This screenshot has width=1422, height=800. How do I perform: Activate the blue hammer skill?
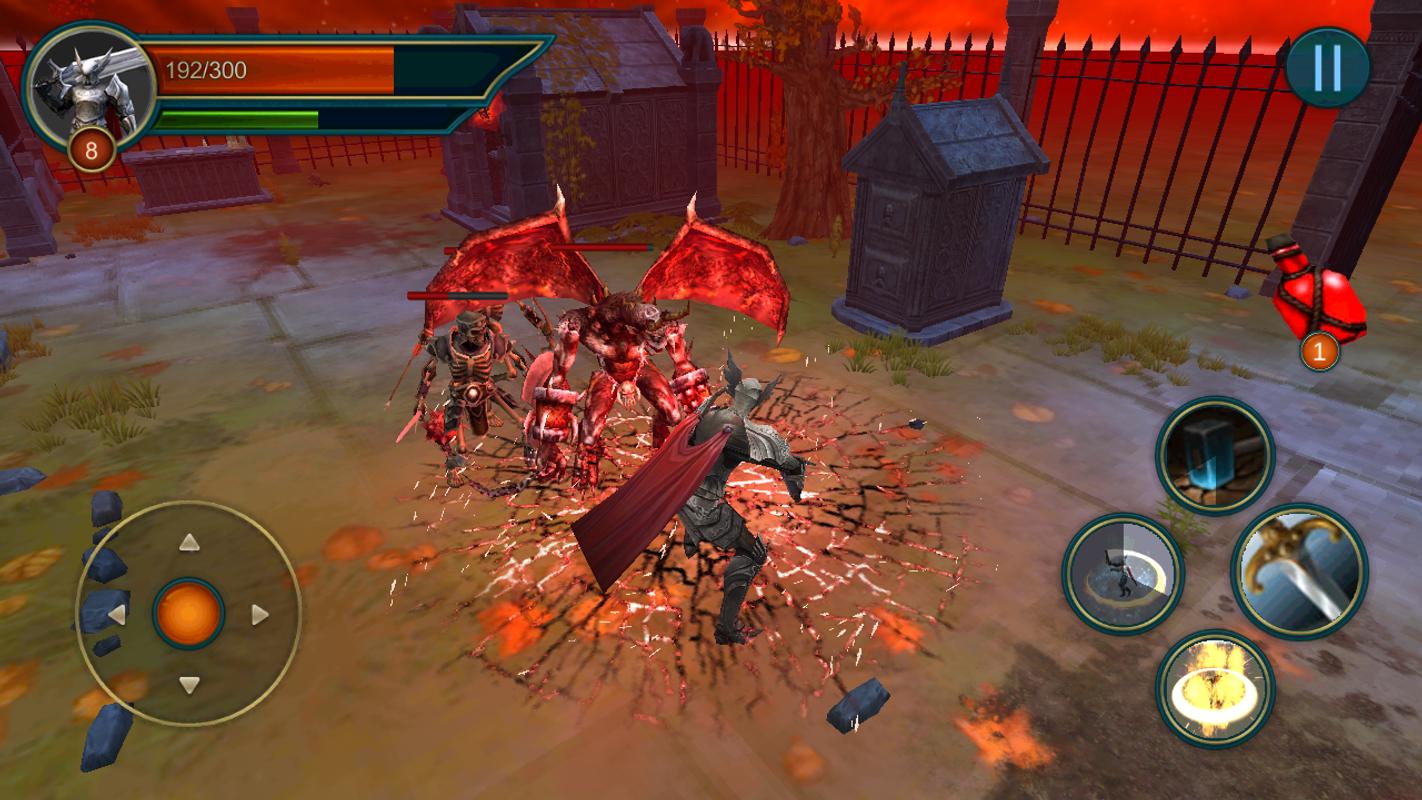1215,456
